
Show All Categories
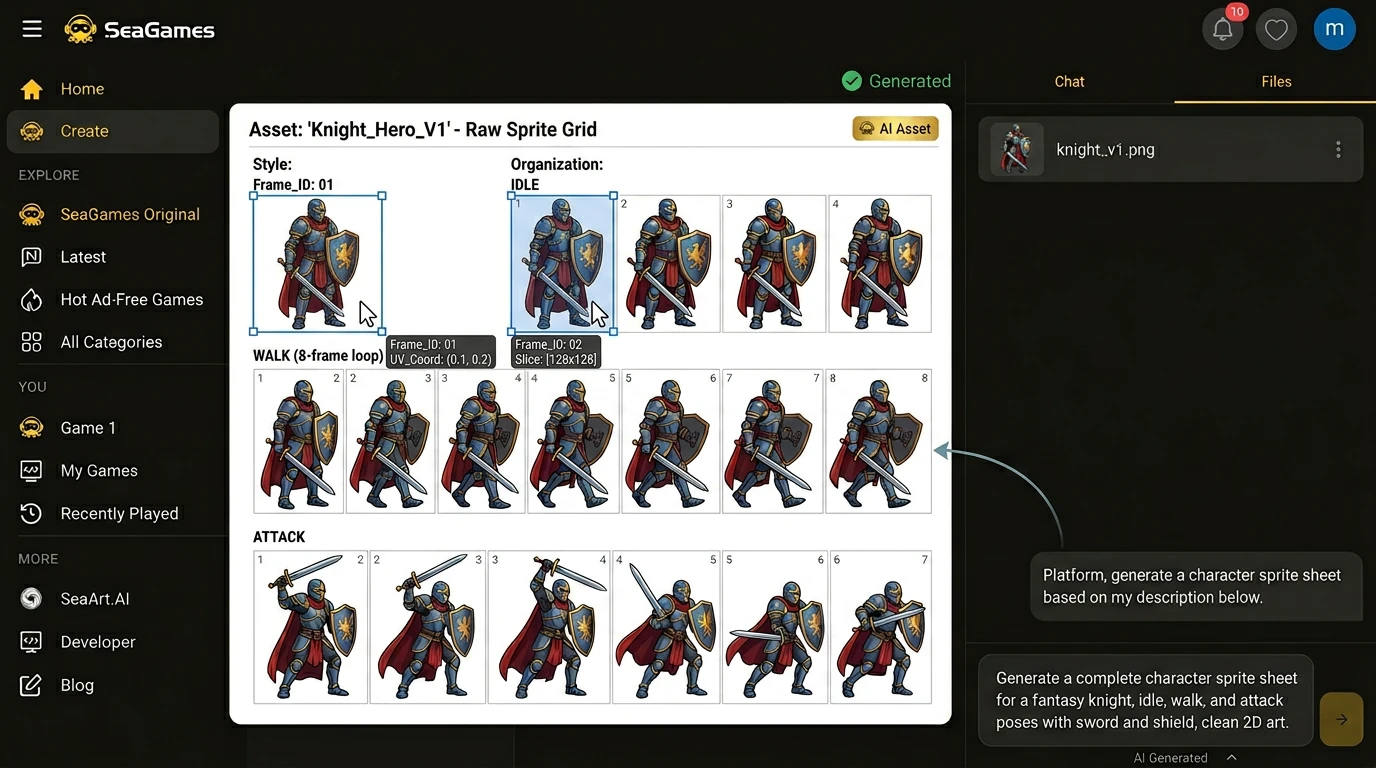[x=110, y=342]
